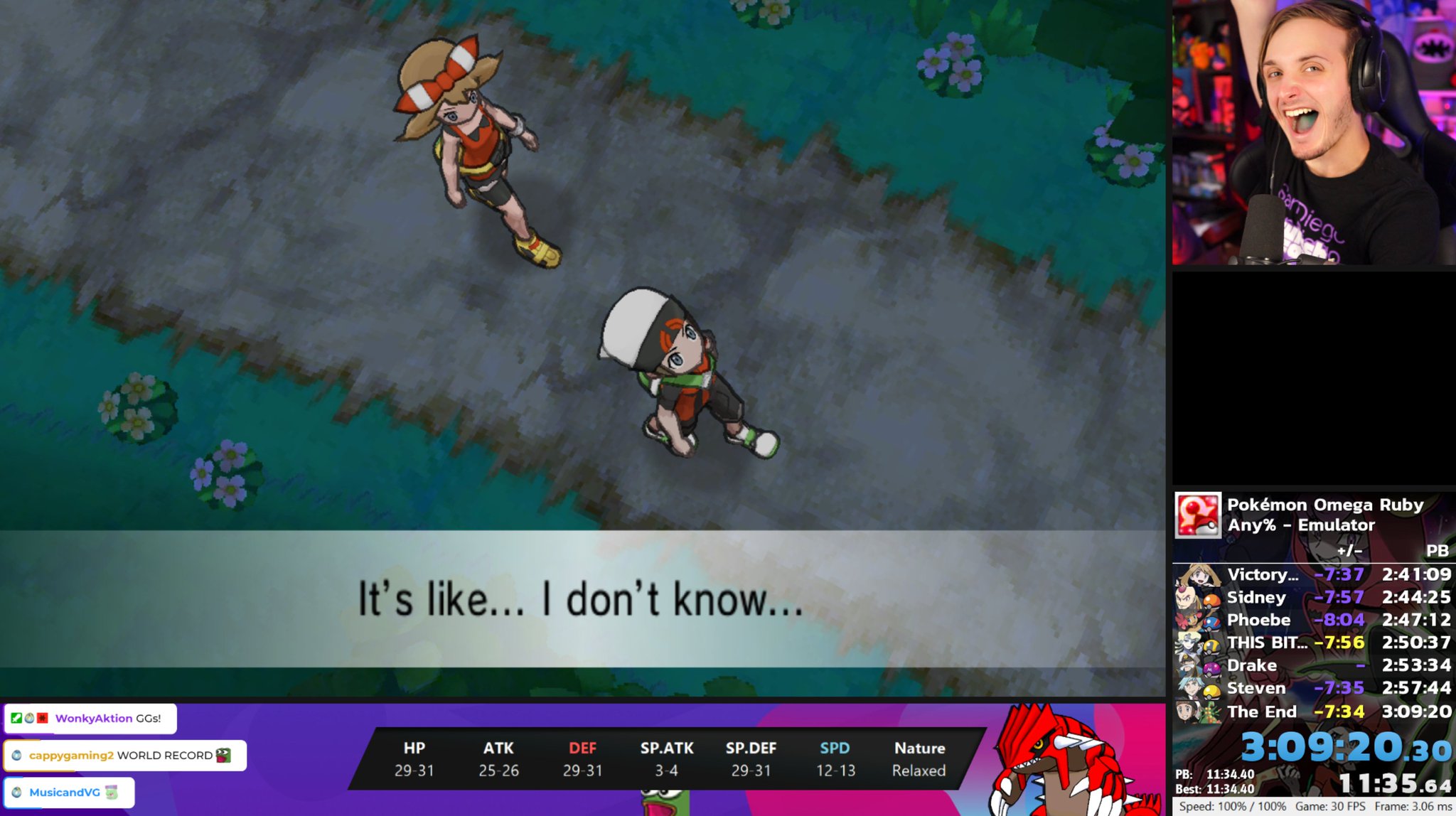Open WonkyAktion's username
The image size is (1456, 816).
(93, 718)
